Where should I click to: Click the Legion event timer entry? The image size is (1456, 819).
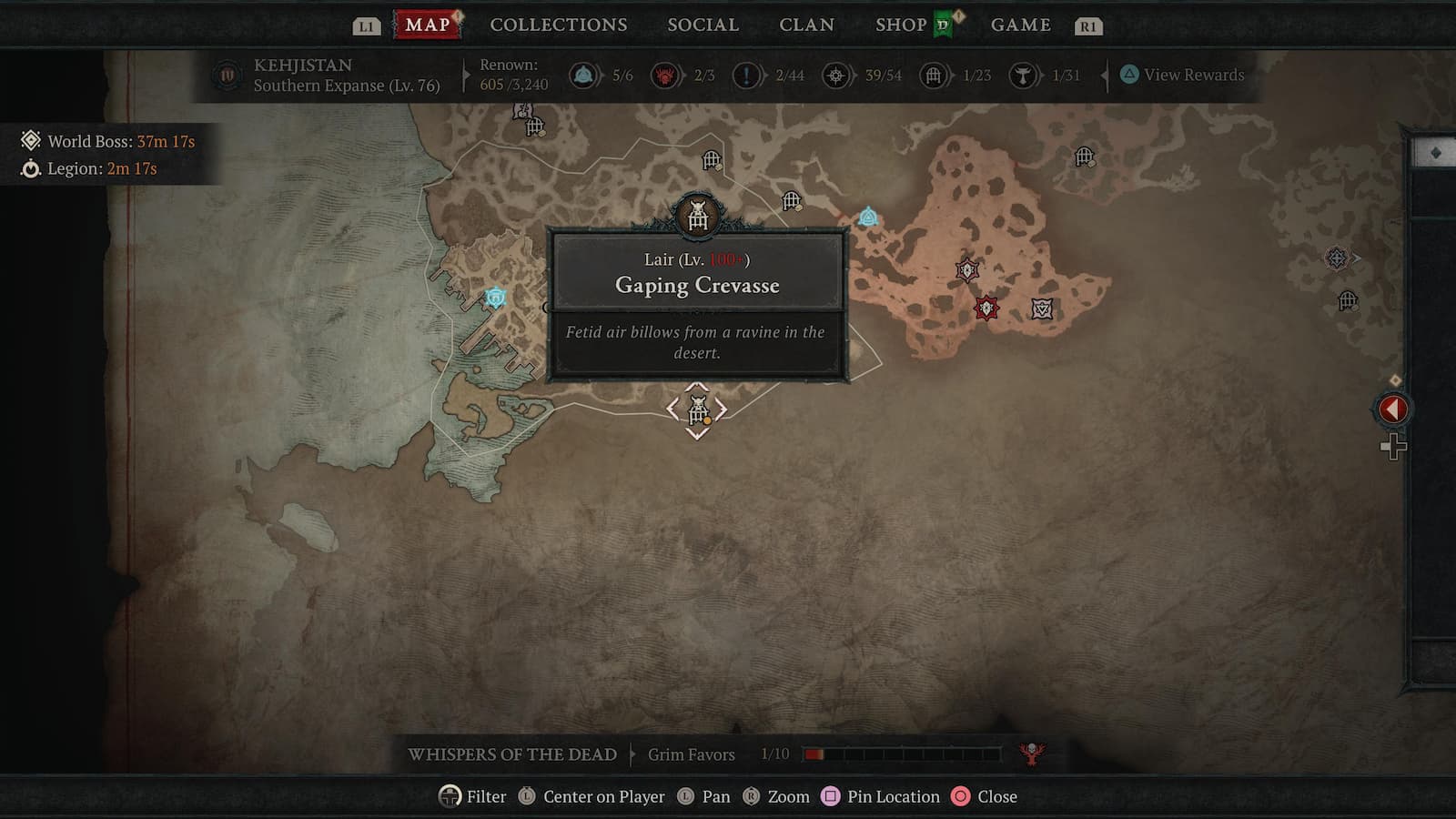(x=91, y=168)
